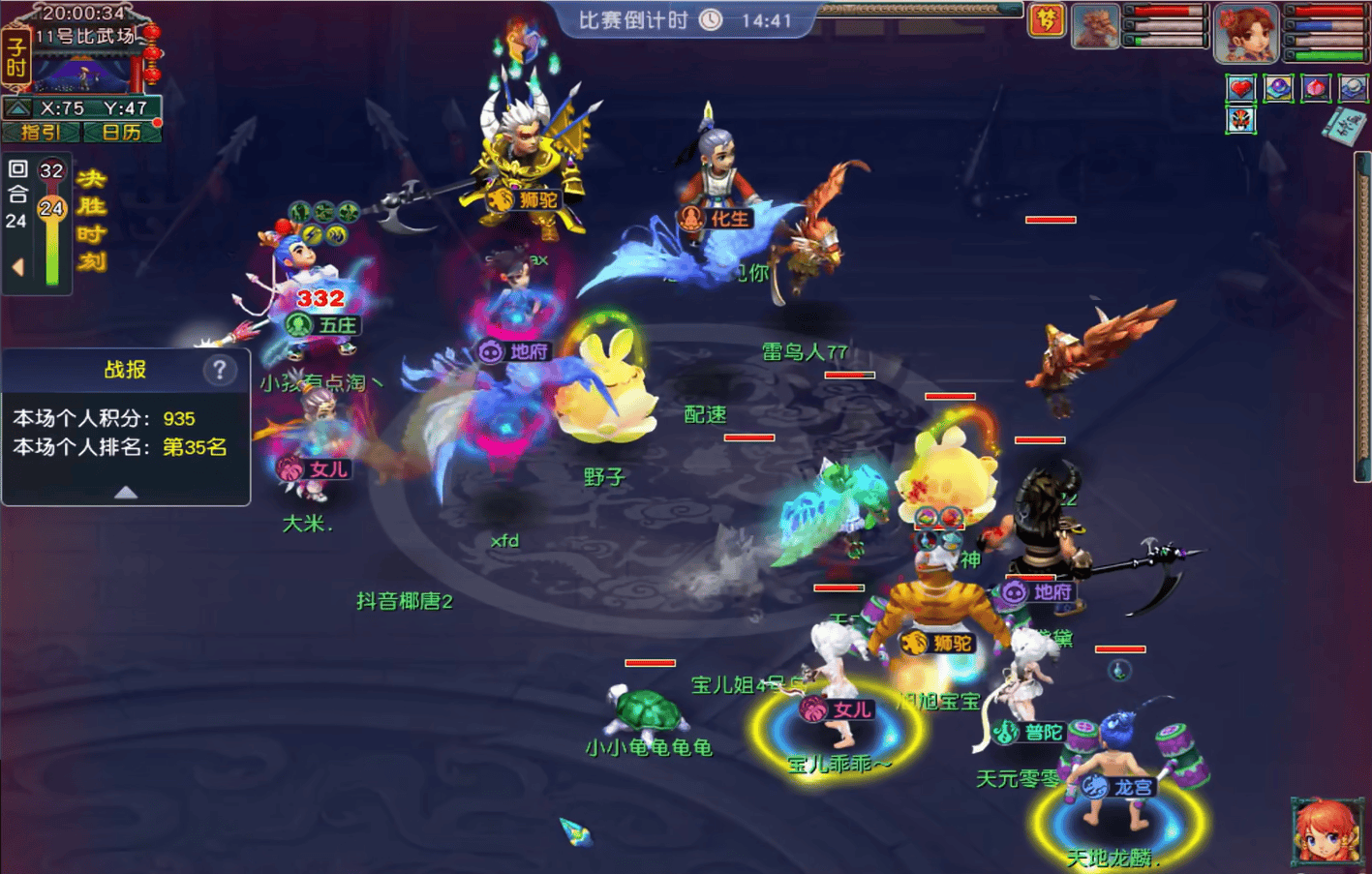Collapse the minimap with the triangle arrow
Viewport: 1372px width, 874px height.
click(17, 107)
